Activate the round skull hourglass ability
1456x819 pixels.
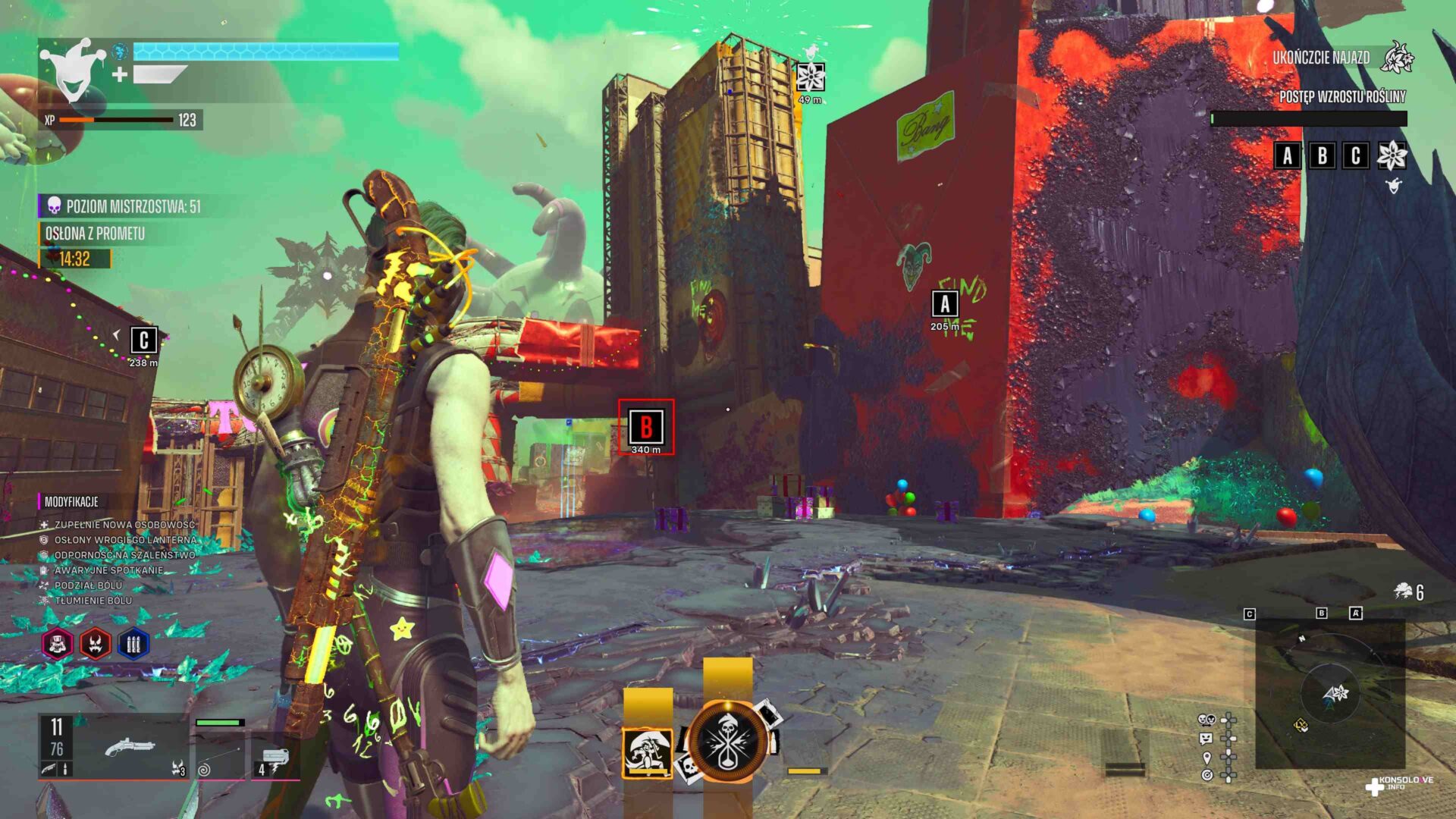tap(726, 742)
